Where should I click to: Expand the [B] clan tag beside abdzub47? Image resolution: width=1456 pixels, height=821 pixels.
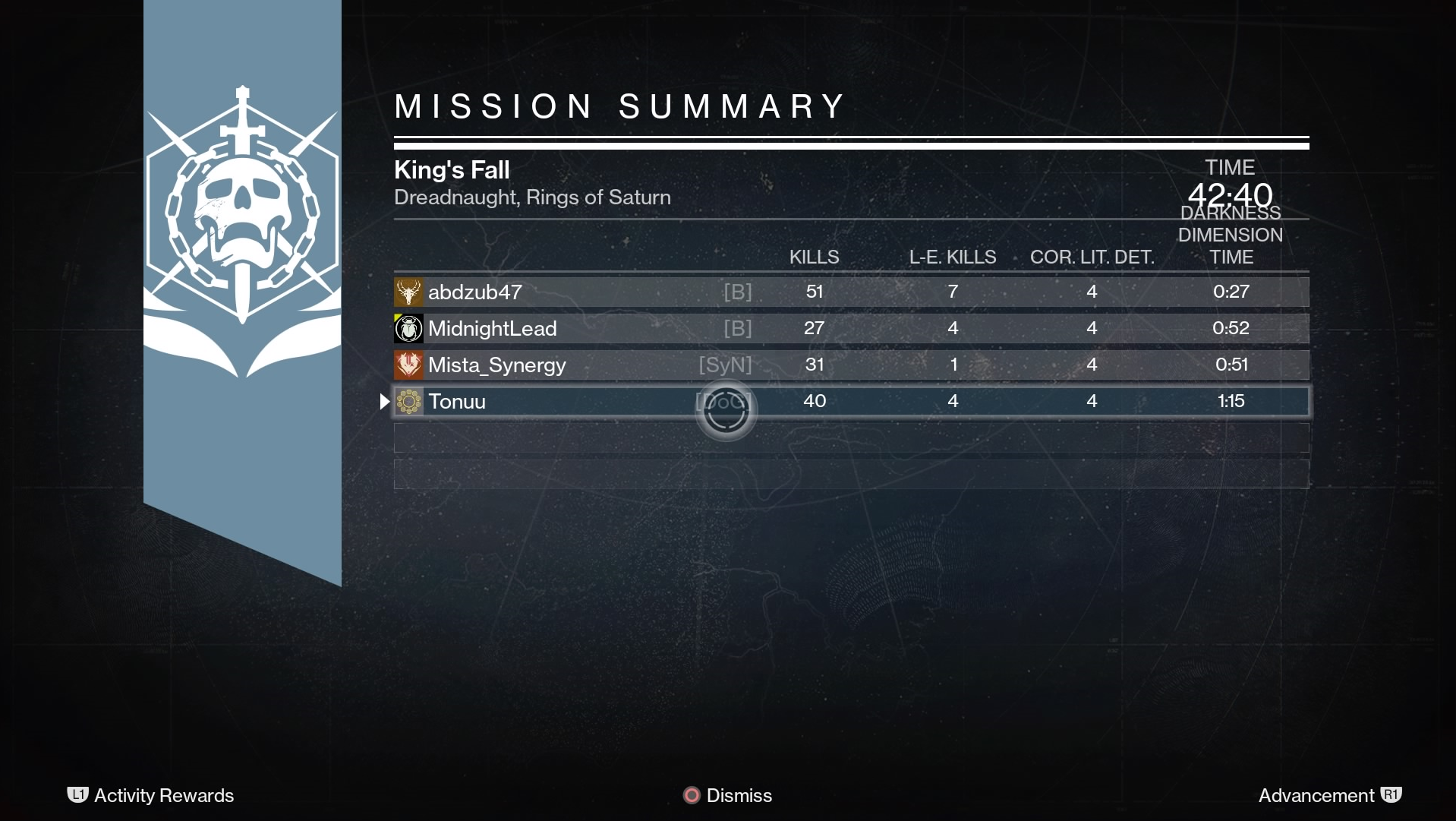pos(739,291)
